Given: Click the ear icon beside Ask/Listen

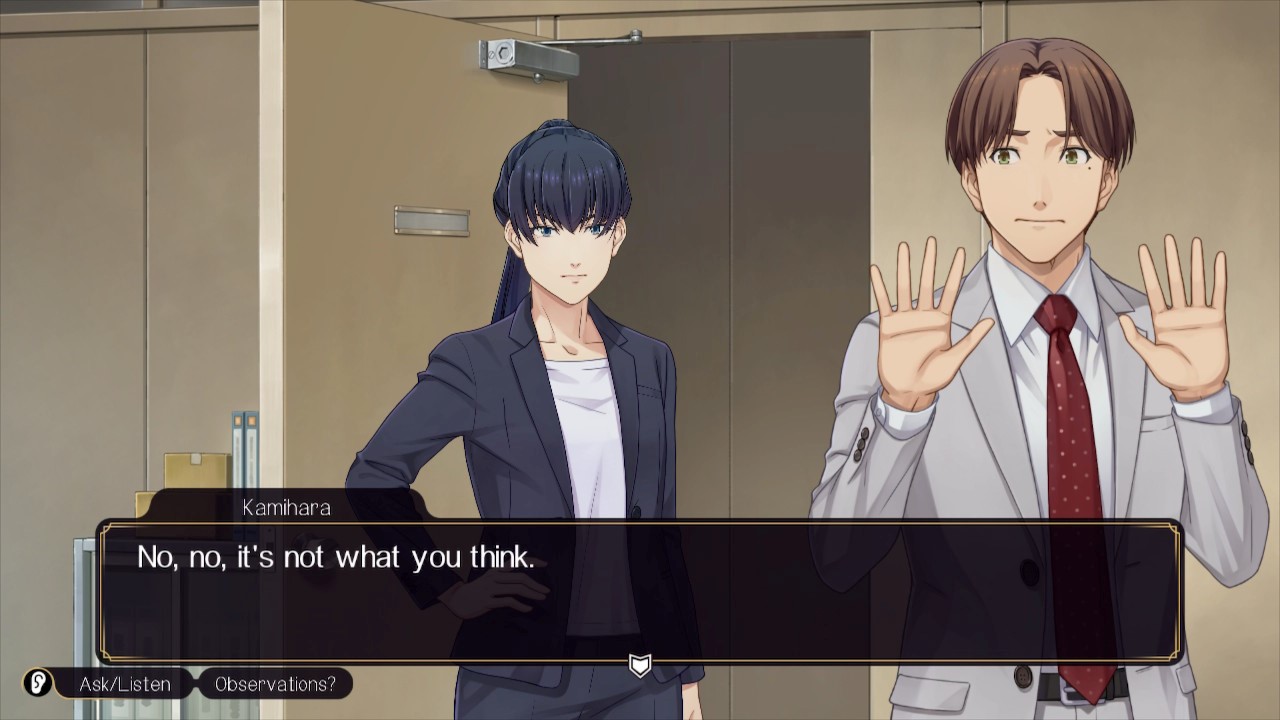Looking at the screenshot, I should (x=39, y=684).
